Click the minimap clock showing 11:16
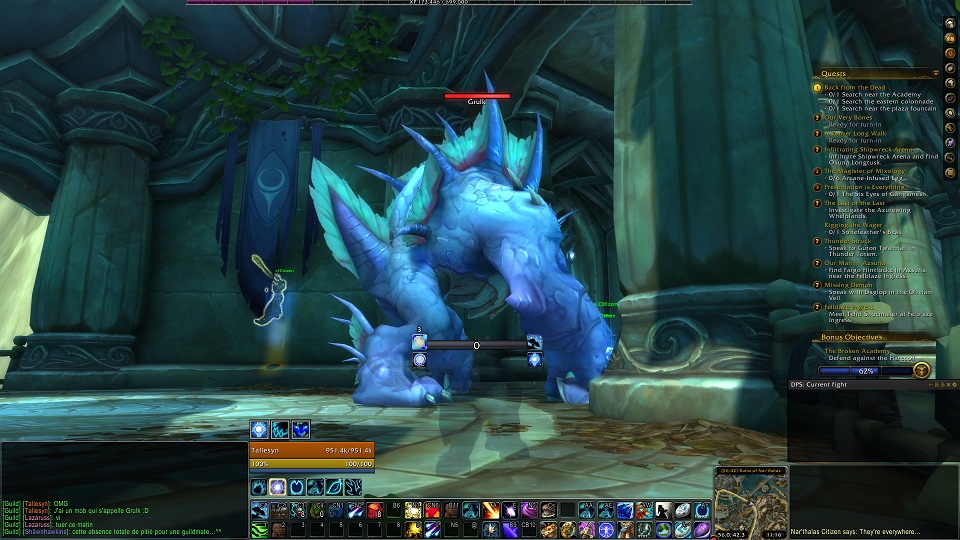The height and width of the screenshot is (540, 960). (772, 535)
